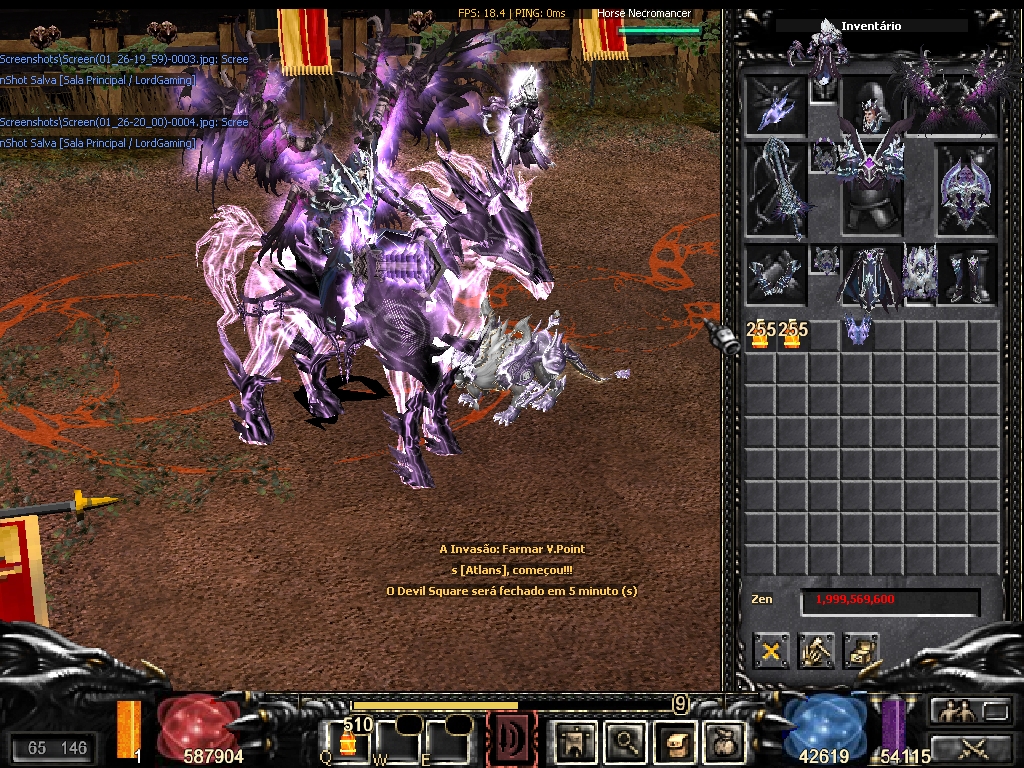This screenshot has height=768, width=1024.
Task: Close the inventory with the X button
Action: [771, 652]
